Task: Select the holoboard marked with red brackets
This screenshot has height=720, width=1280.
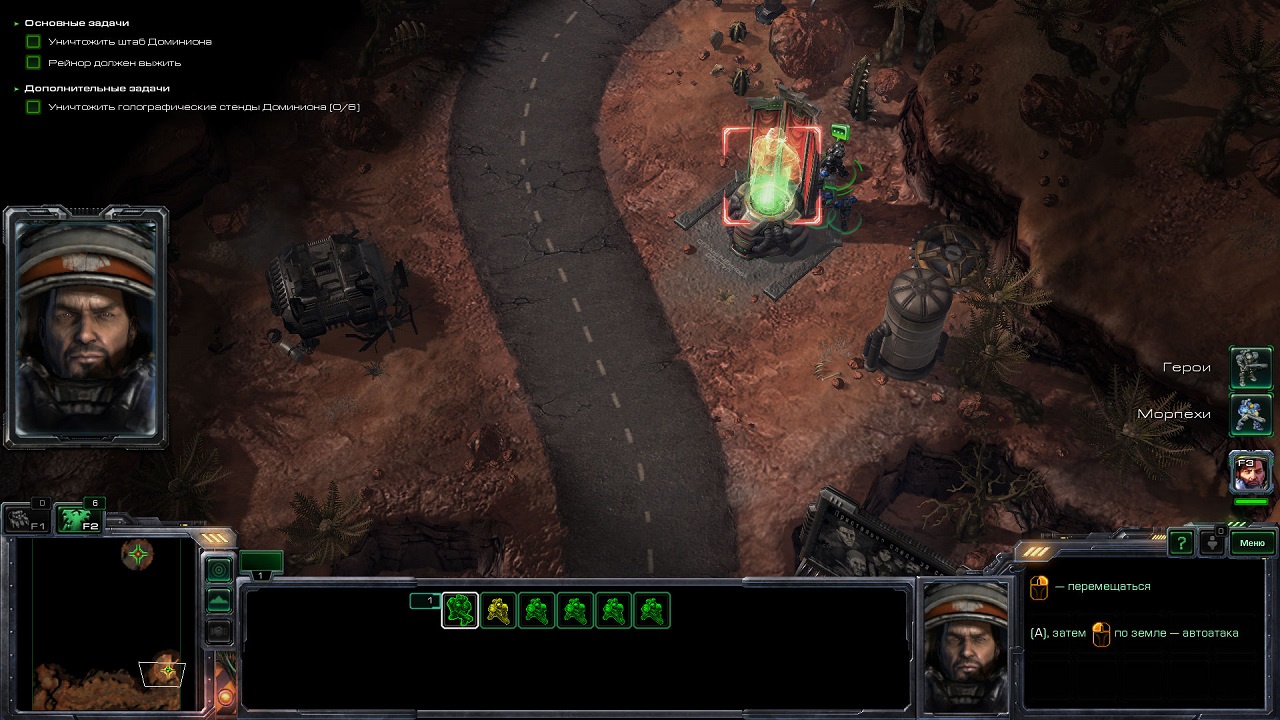Action: tap(772, 177)
